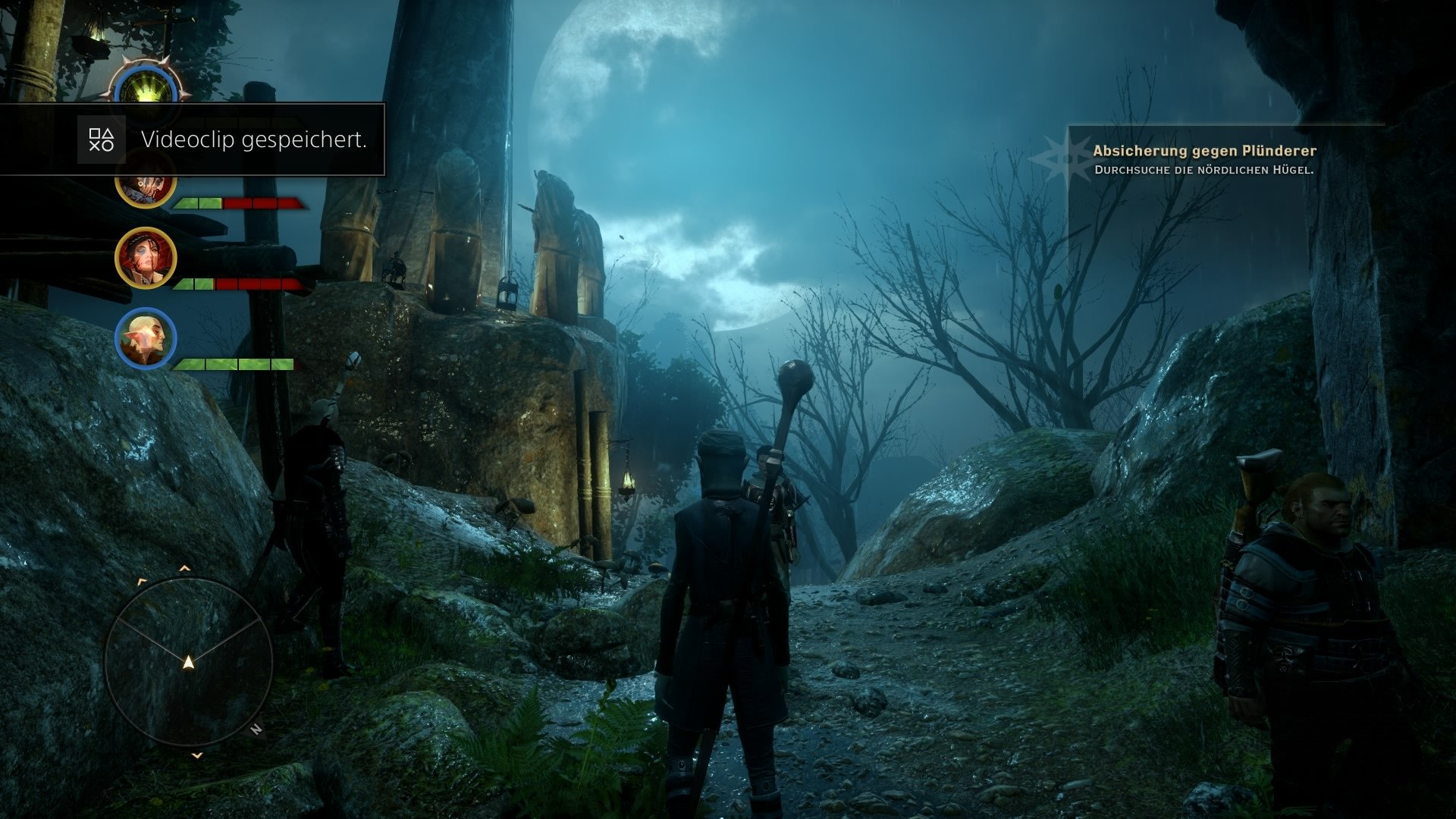Select the glowing active character portrait
This screenshot has width=1456, height=819.
pyautogui.click(x=144, y=85)
